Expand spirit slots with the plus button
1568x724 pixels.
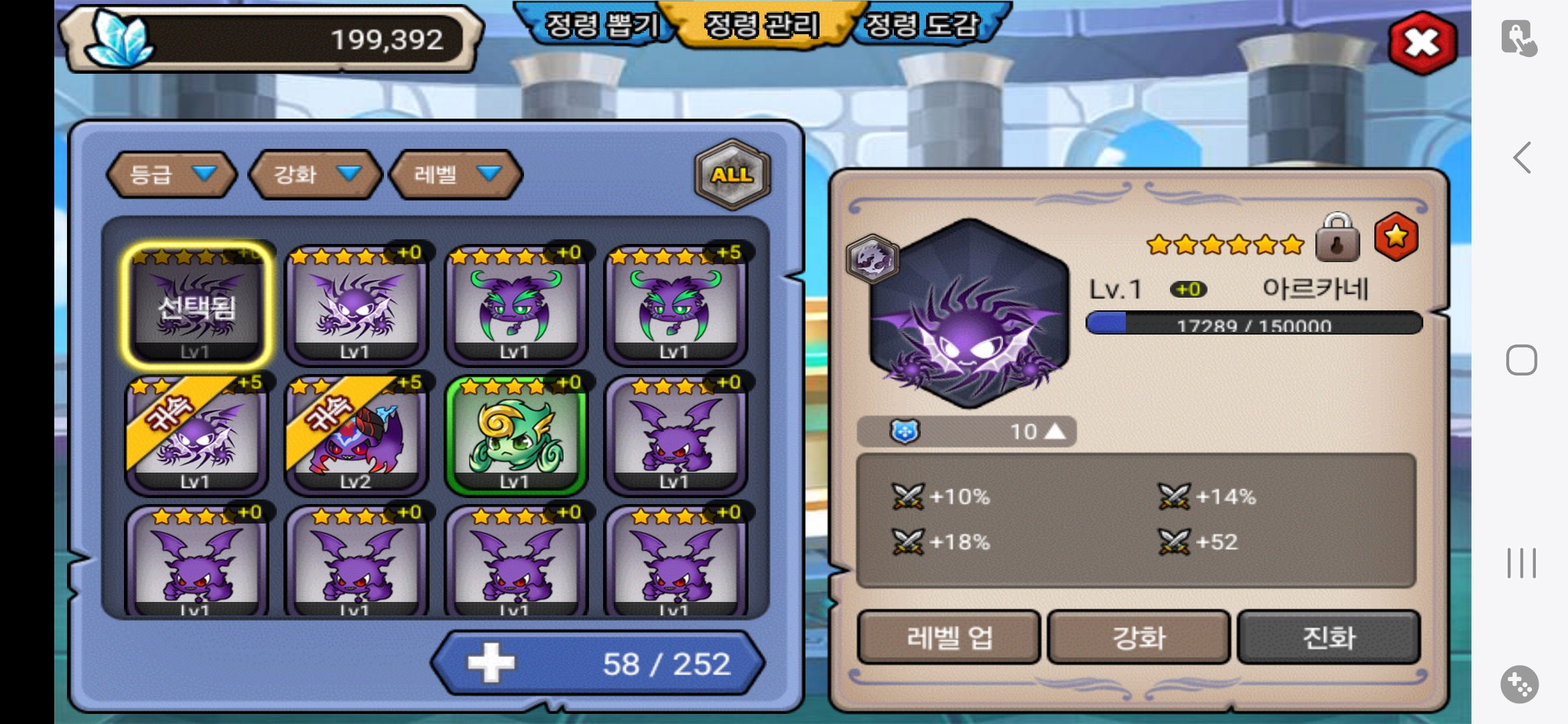tap(491, 663)
